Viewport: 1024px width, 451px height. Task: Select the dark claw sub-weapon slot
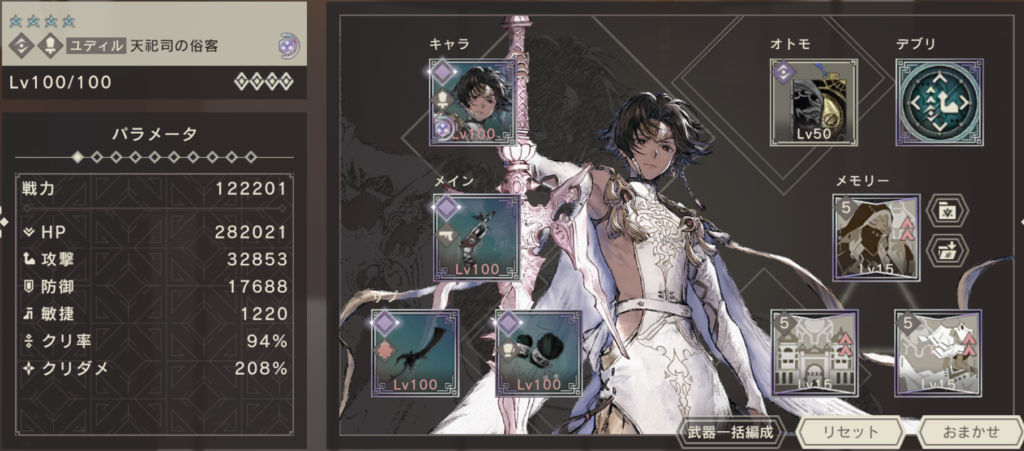pyautogui.click(x=415, y=352)
